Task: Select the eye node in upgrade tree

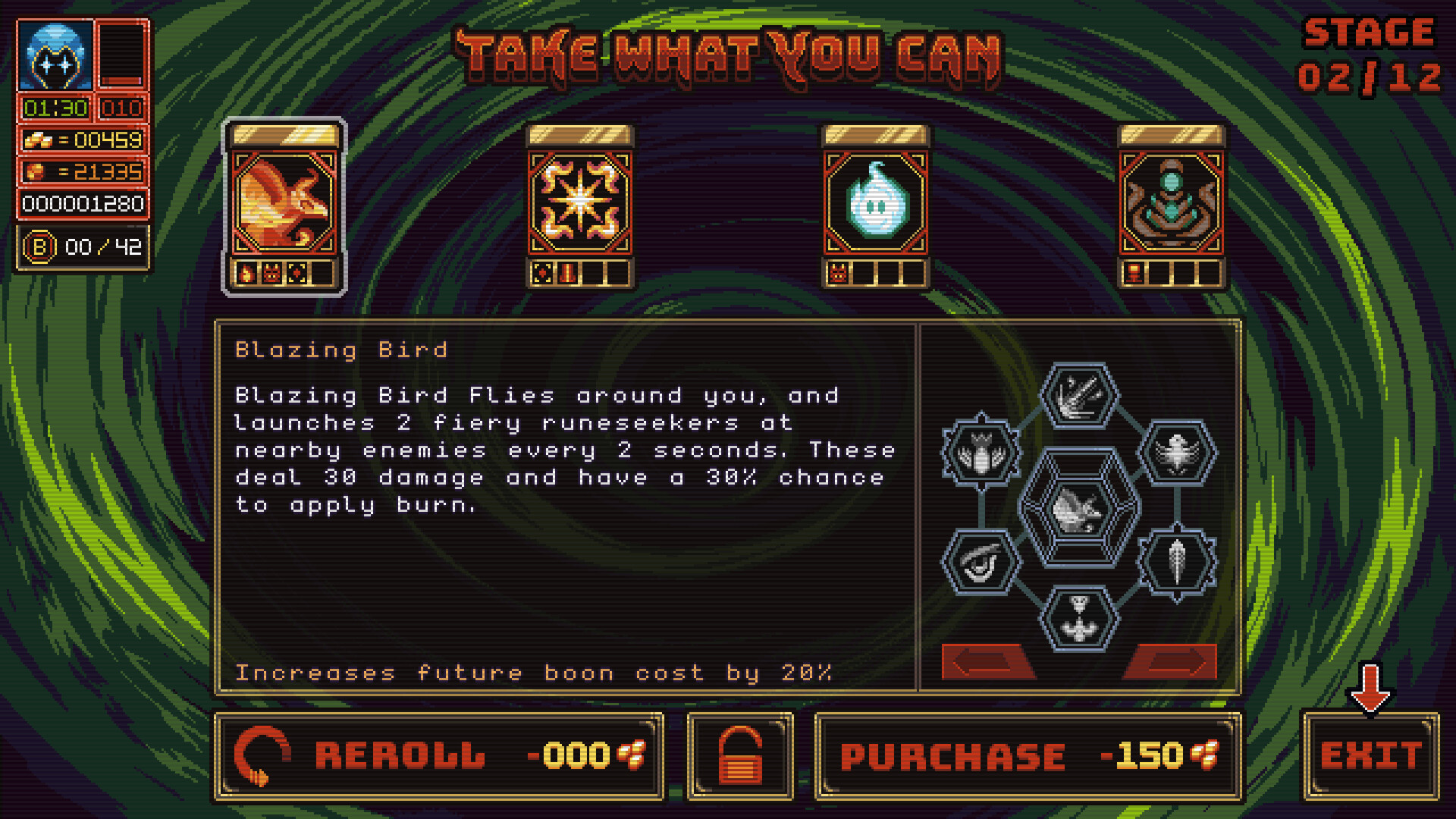Action: 981,563
